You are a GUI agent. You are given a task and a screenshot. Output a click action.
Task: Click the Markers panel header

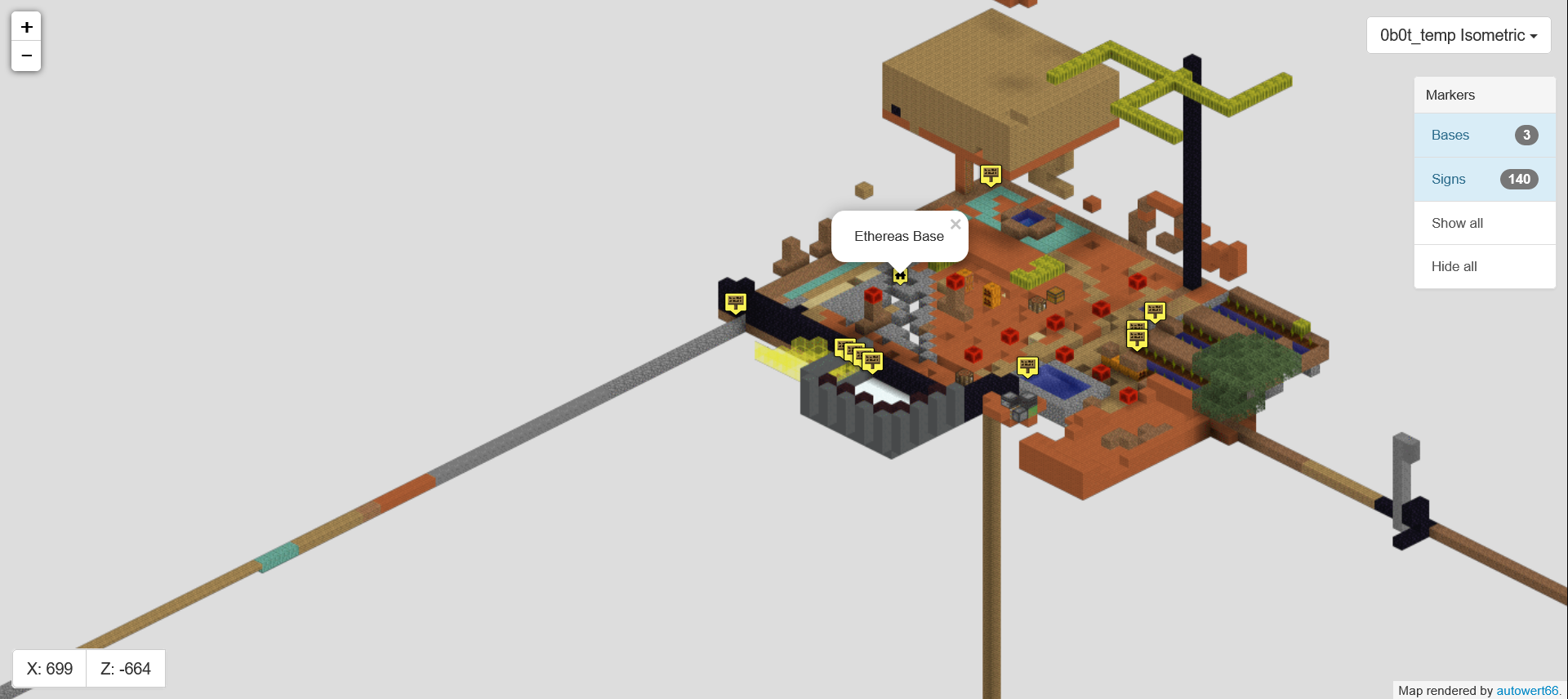pos(1450,95)
